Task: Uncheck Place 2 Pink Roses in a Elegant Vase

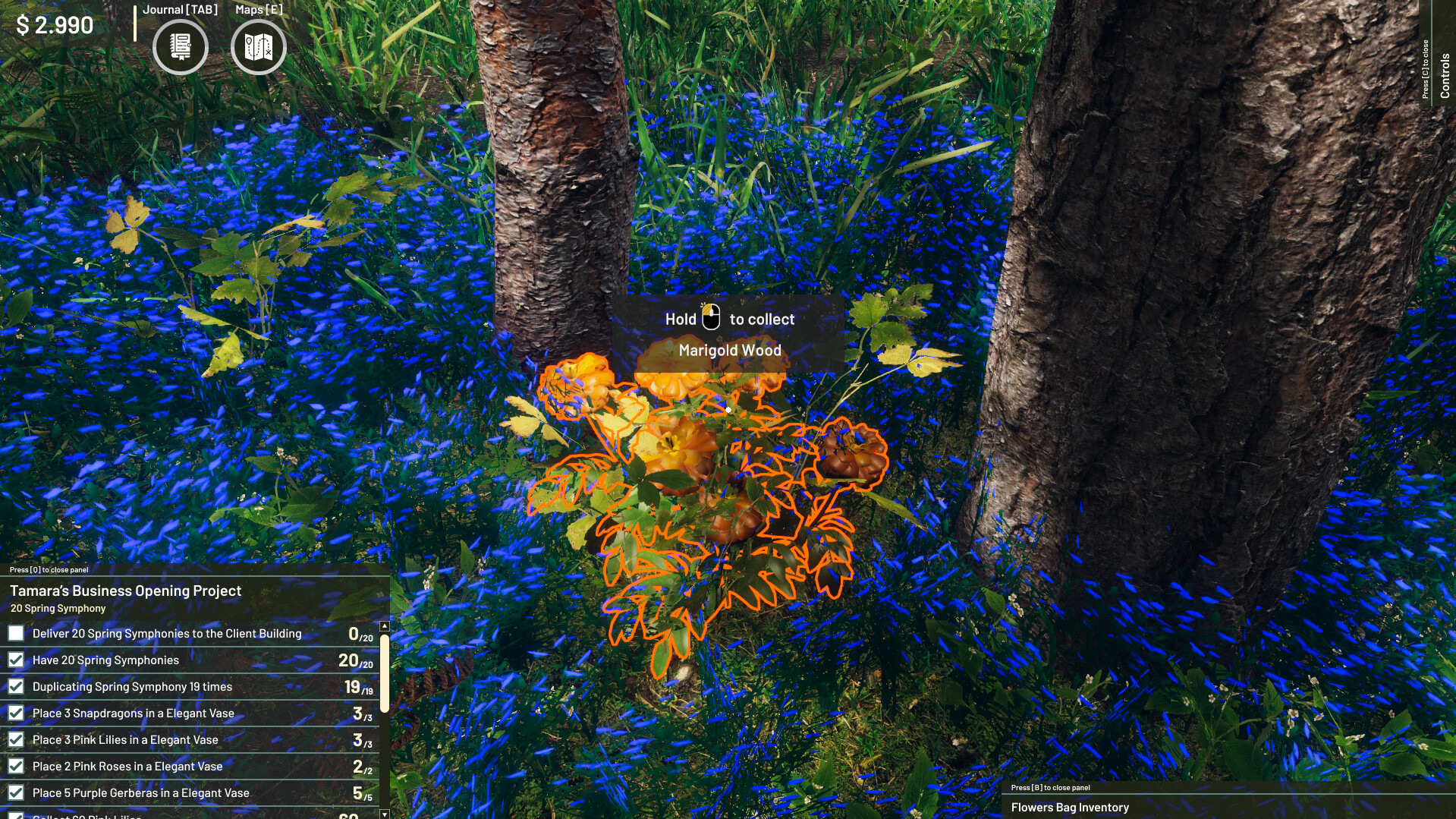Action: click(16, 766)
